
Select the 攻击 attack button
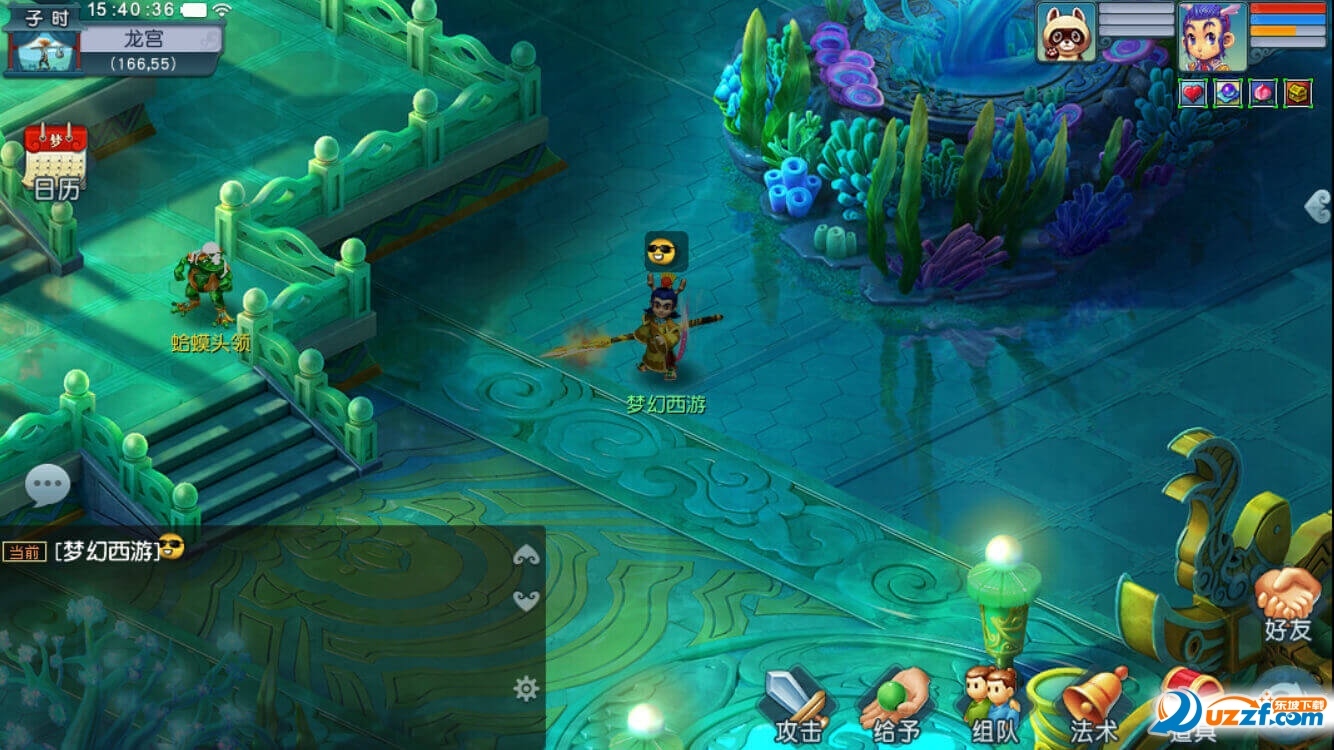[x=797, y=707]
